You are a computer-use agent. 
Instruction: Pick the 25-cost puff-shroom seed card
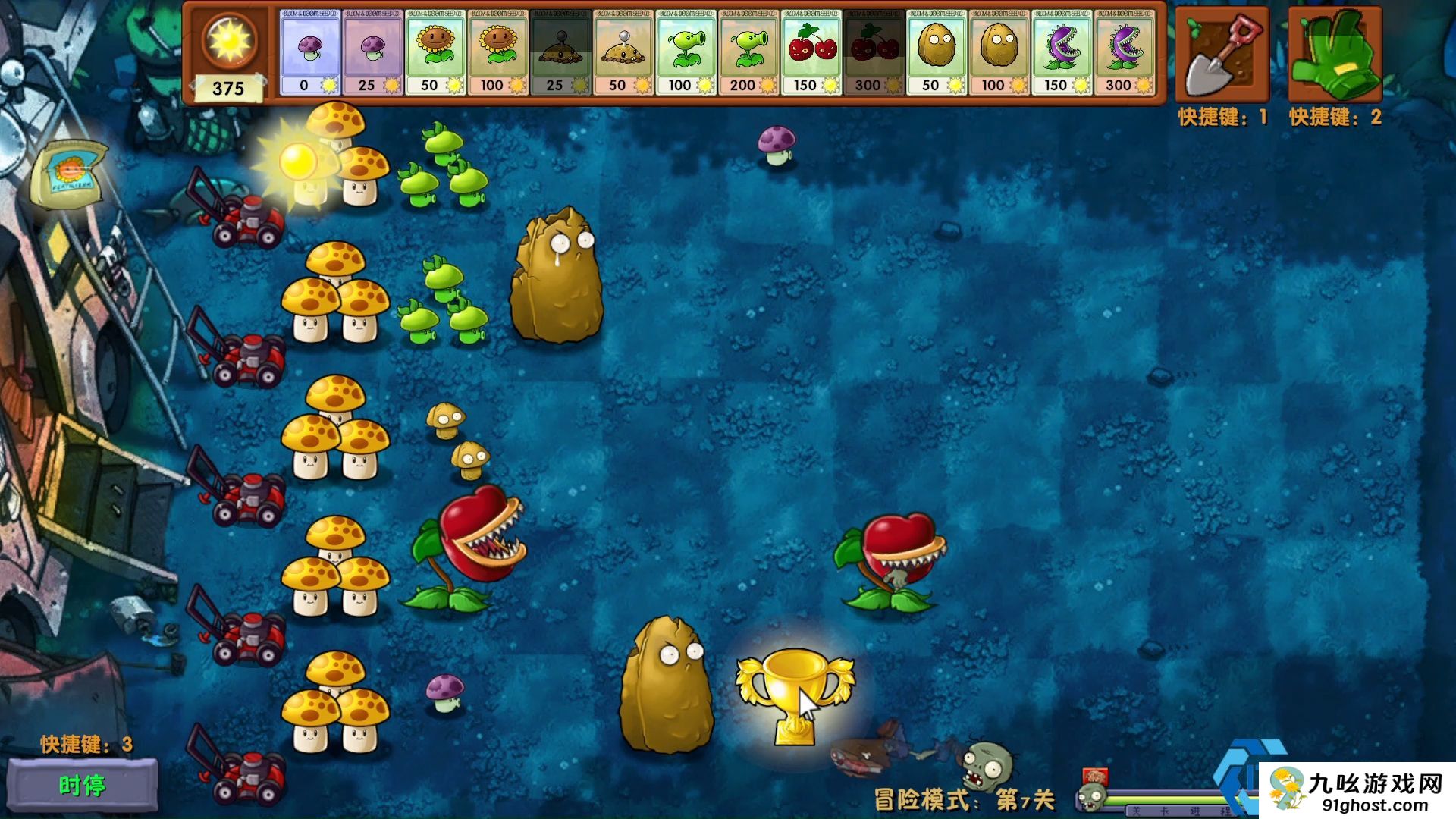[x=372, y=52]
